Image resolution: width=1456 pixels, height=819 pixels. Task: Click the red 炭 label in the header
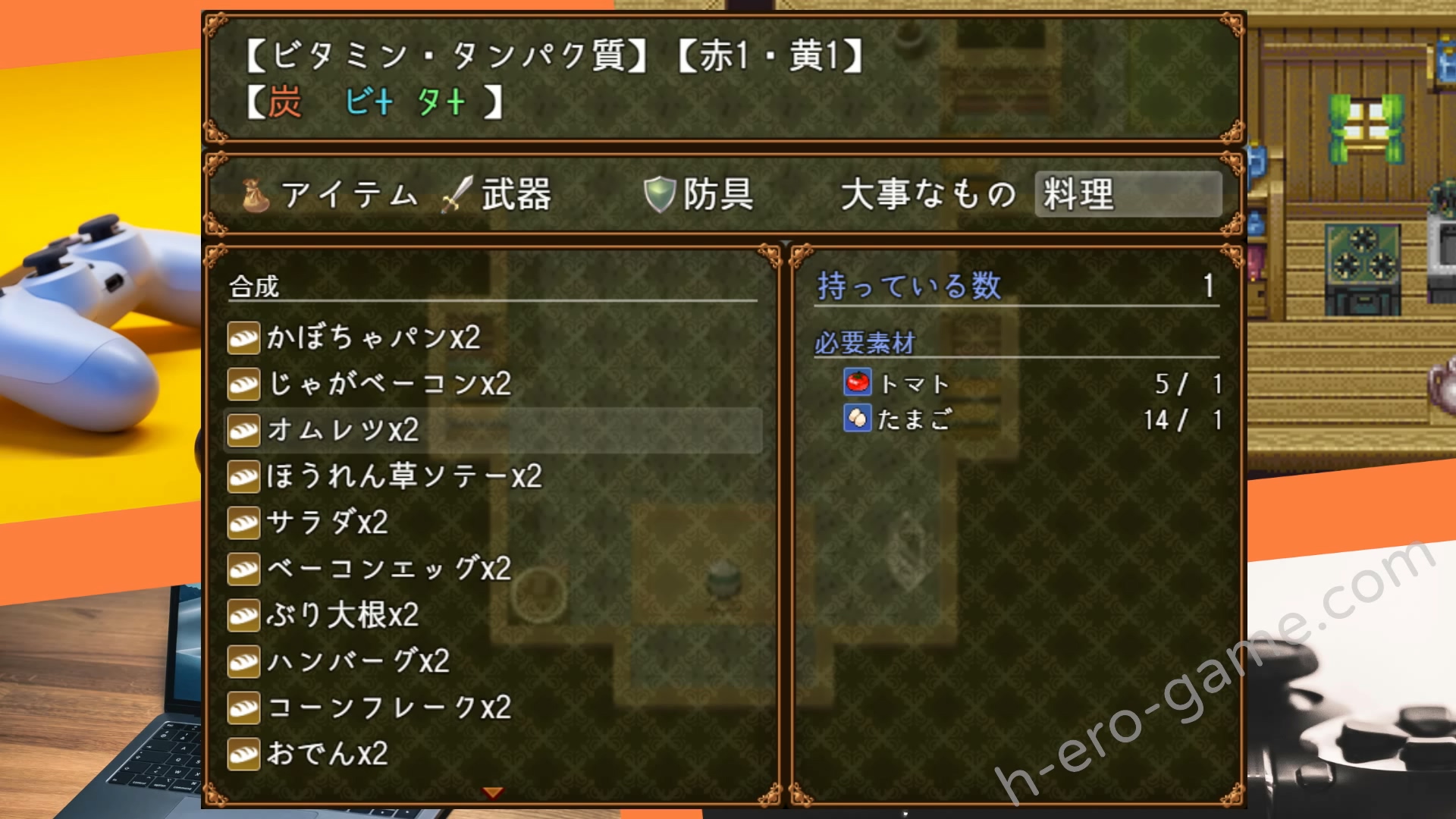coord(284,101)
